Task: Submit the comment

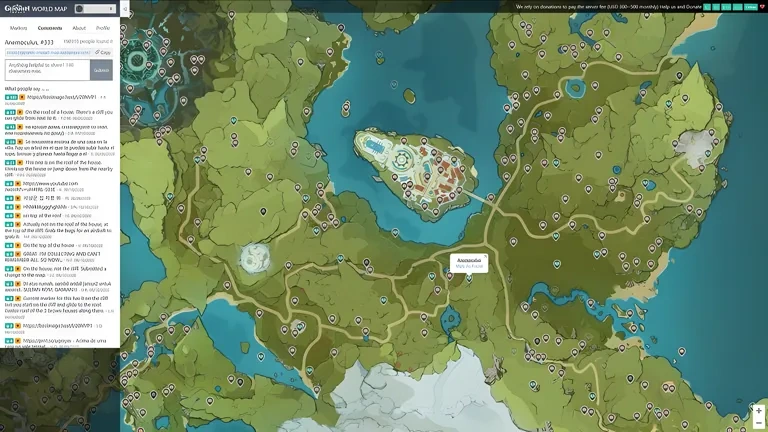Action: point(101,70)
